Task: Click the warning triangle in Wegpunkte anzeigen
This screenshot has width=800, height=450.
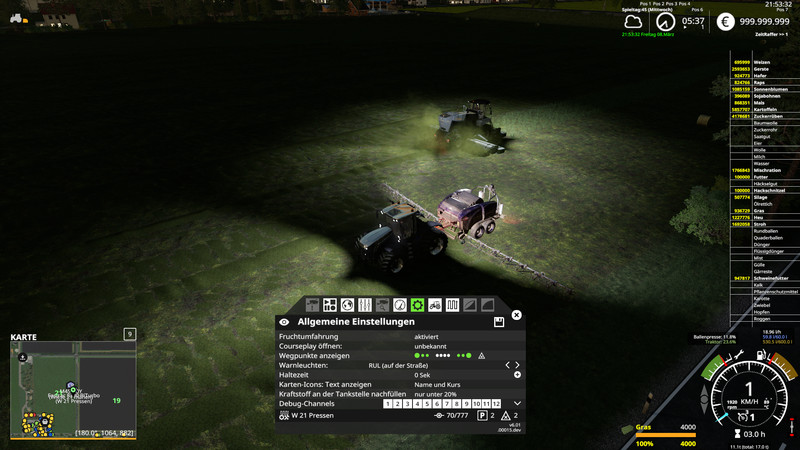Action: click(481, 356)
